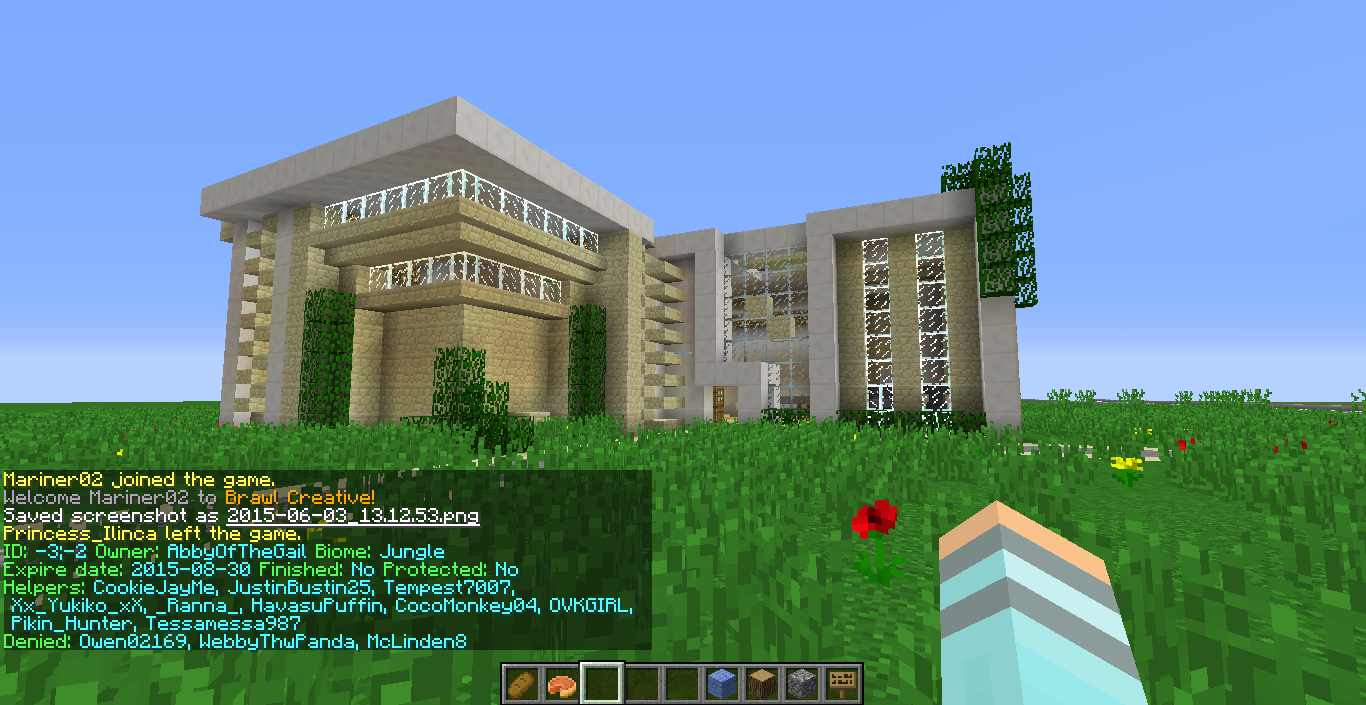Viewport: 1366px width, 705px height.
Task: Select the bread hotbar slot
Action: click(522, 684)
